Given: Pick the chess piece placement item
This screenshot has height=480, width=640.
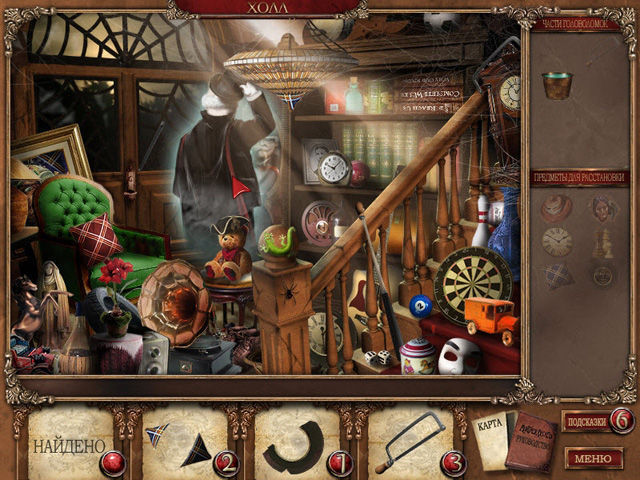Looking at the screenshot, I should tap(604, 241).
